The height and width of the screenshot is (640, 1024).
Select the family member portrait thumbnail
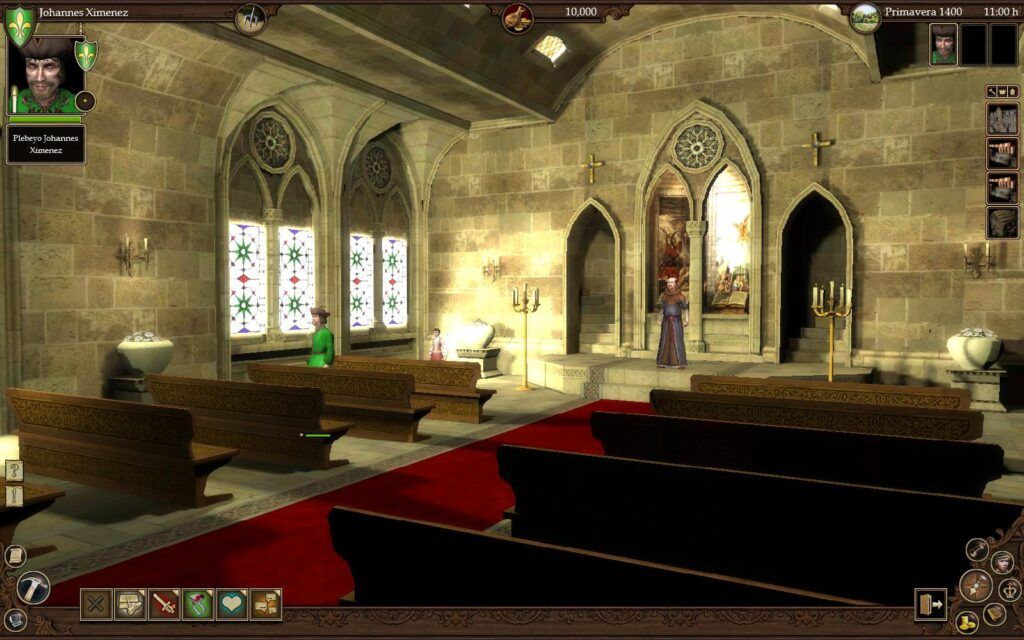coord(944,45)
